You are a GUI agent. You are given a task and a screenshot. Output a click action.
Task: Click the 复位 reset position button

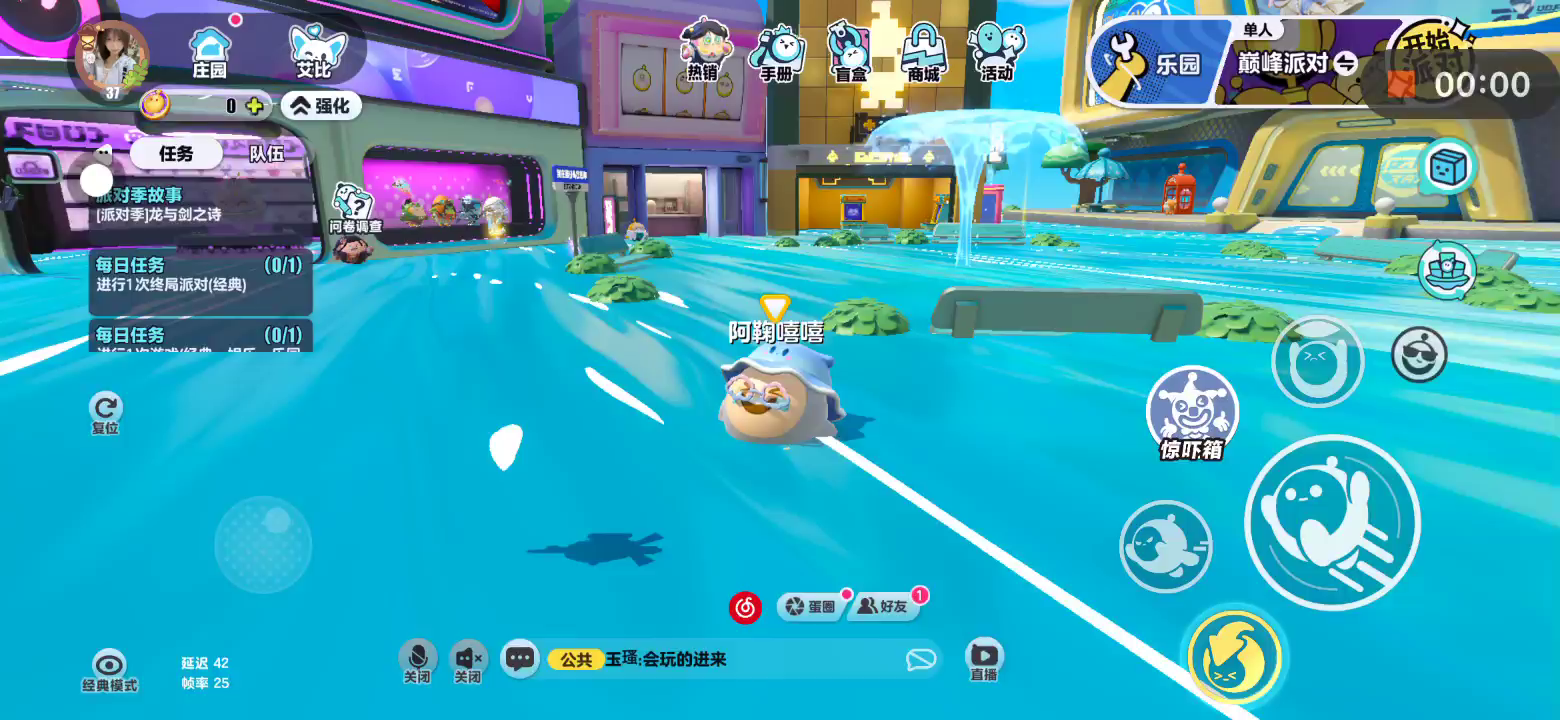click(x=105, y=411)
